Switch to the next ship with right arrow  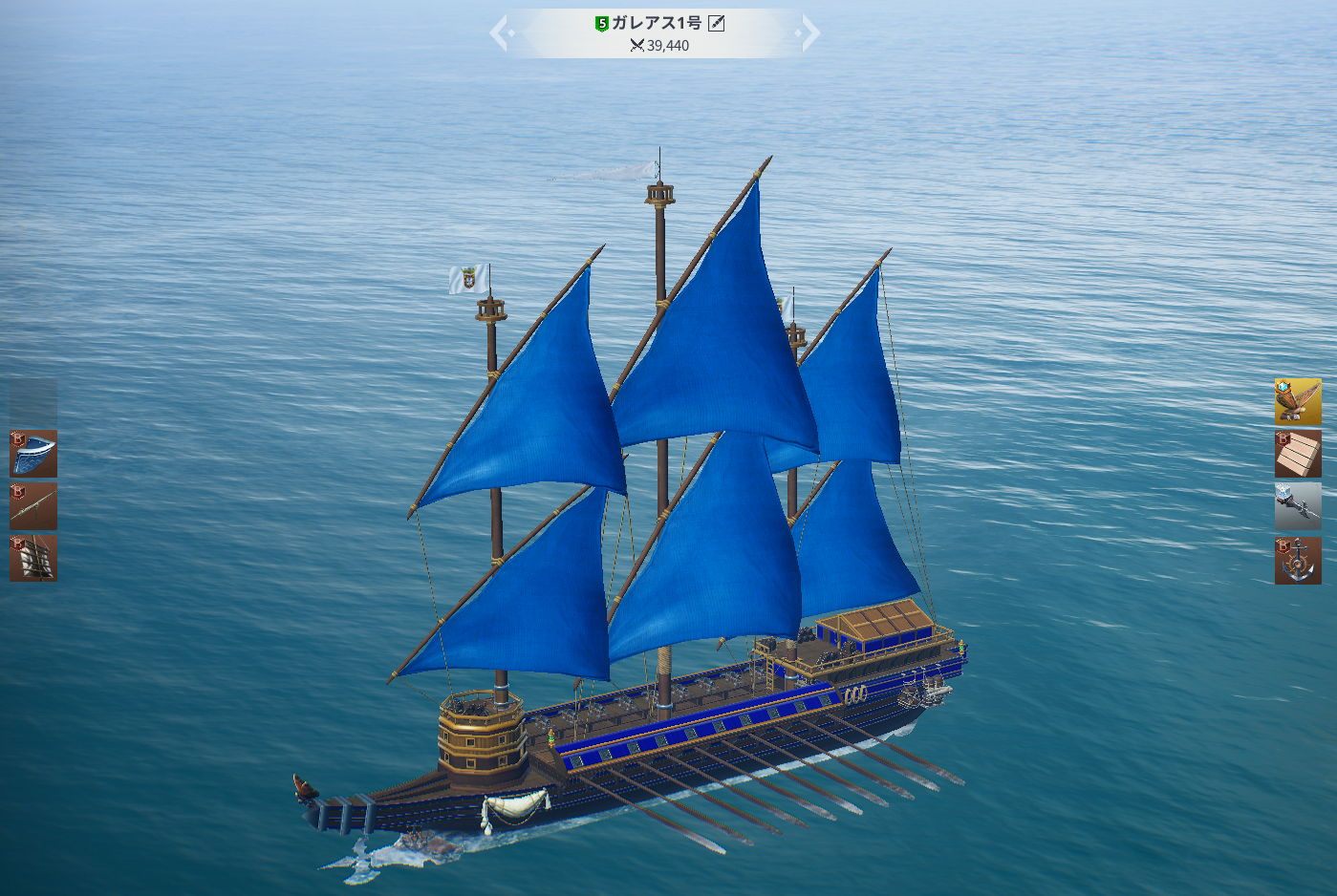(809, 33)
